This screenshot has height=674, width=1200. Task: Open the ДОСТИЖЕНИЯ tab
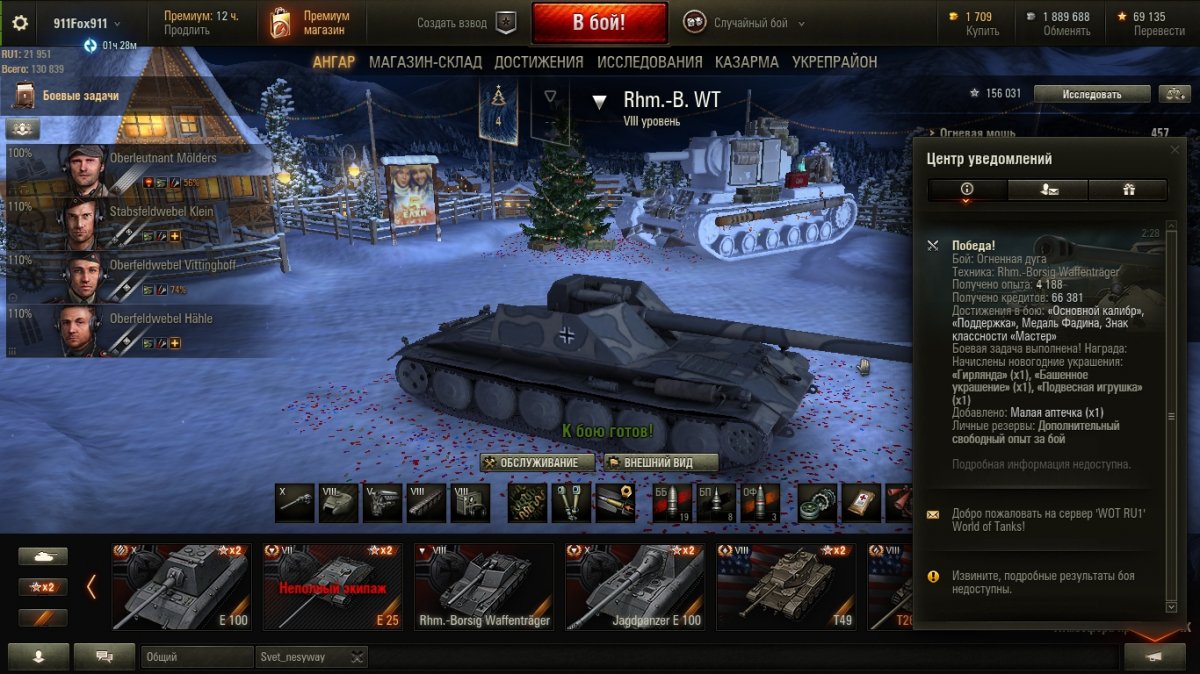tap(538, 62)
